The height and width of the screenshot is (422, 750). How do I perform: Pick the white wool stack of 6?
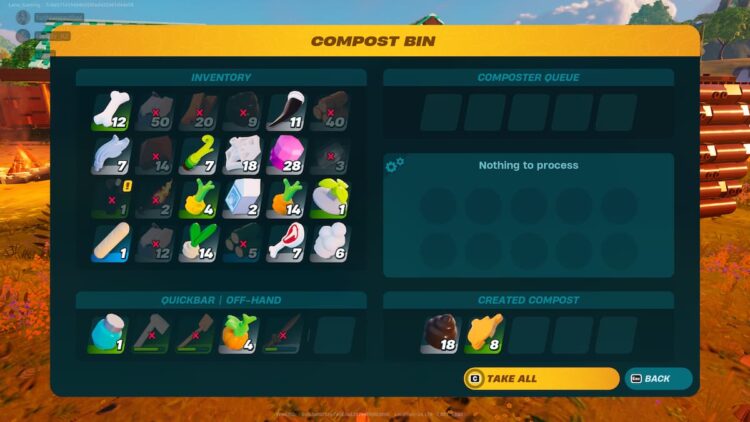(330, 241)
